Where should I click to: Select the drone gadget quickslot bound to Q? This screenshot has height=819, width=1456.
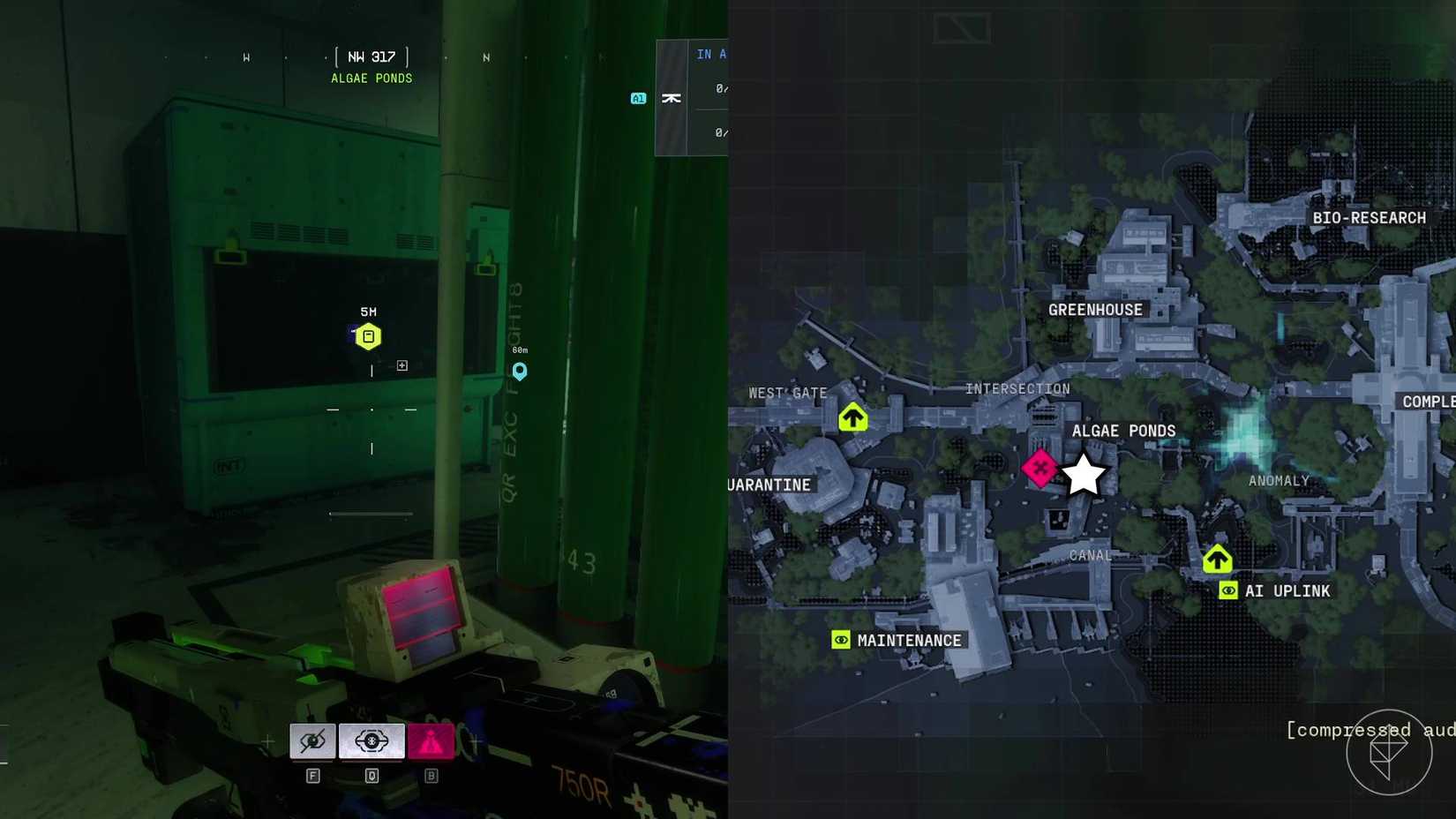(x=372, y=740)
